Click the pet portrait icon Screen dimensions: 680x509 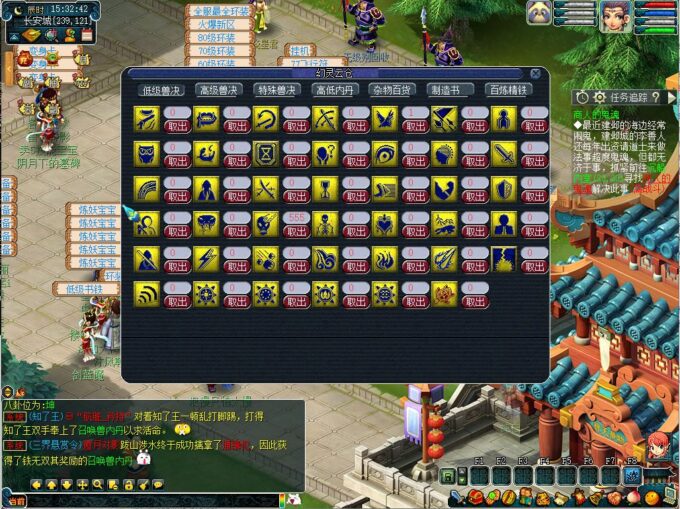click(540, 13)
